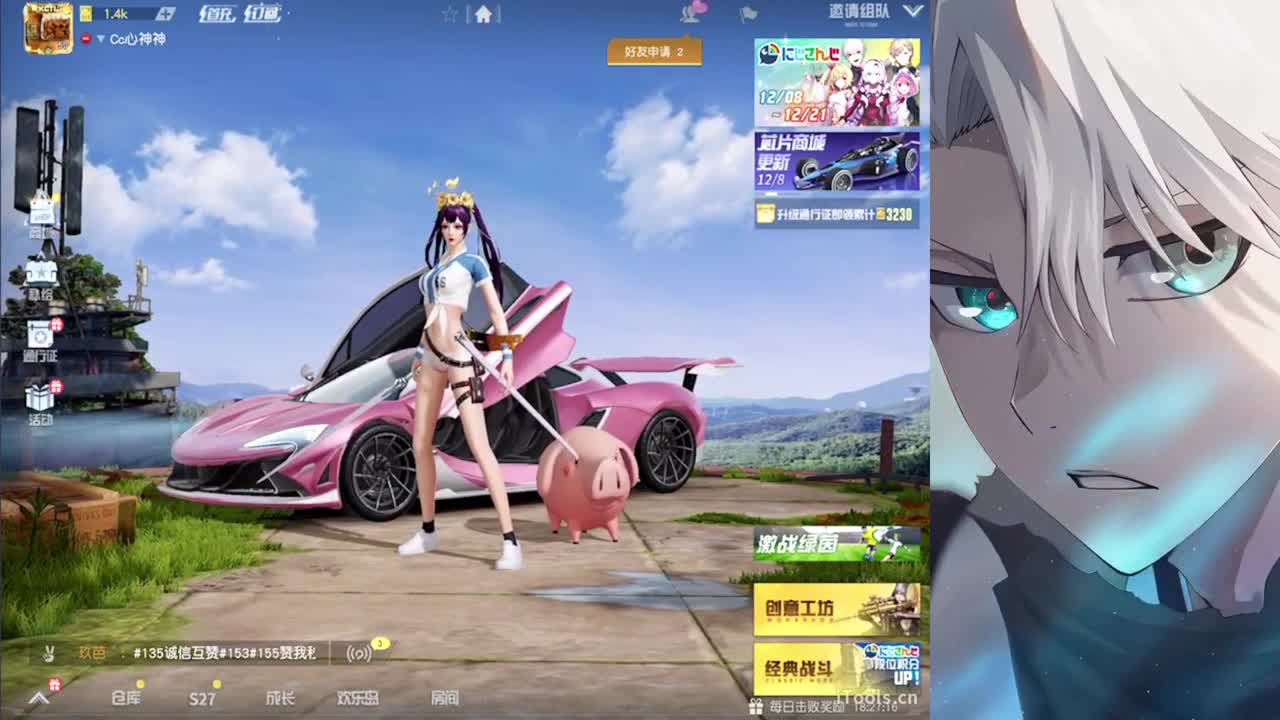
Task: Toggle the red status indicator beside Cc心神神
Action: (x=85, y=39)
